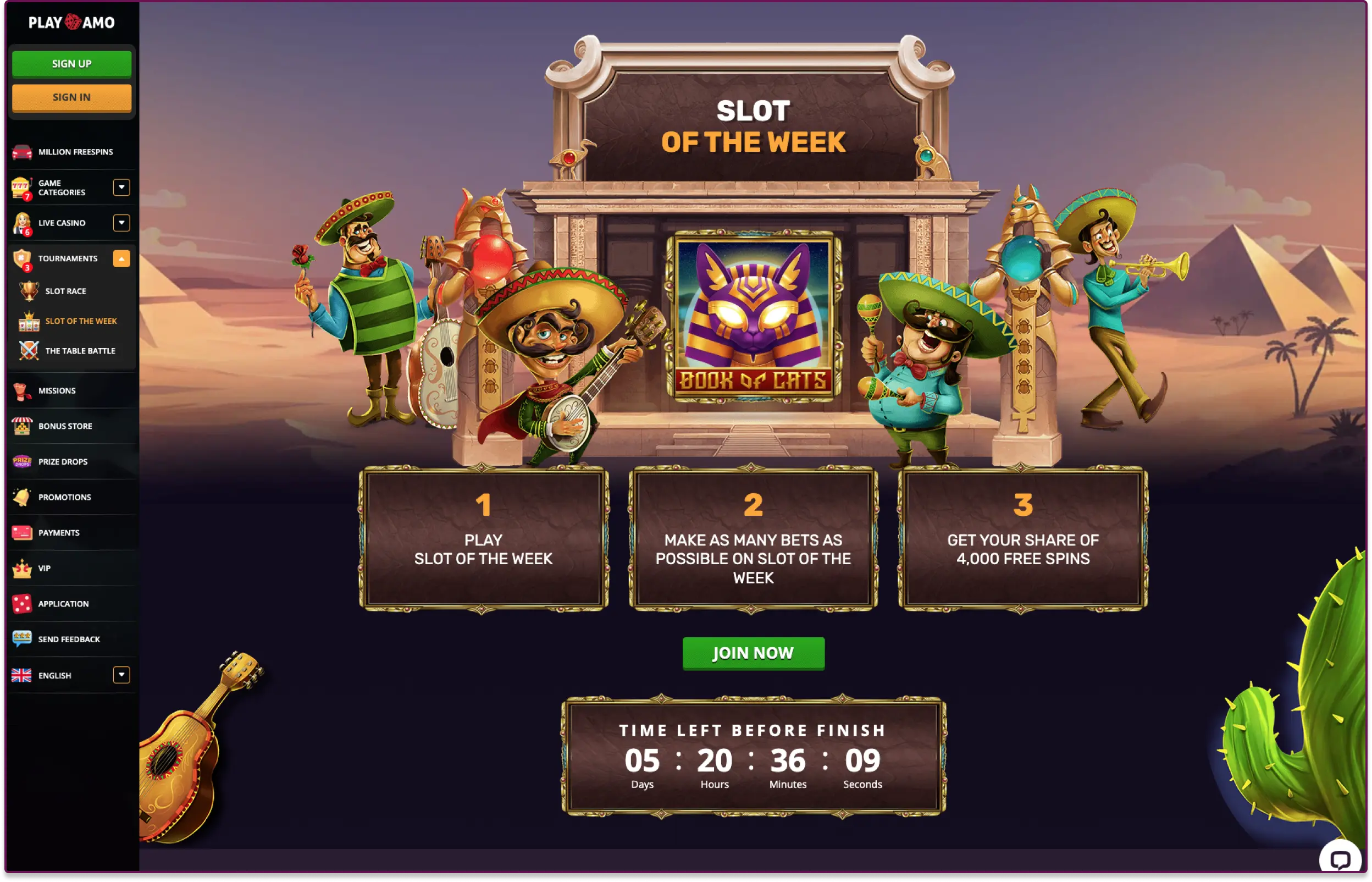The width and height of the screenshot is (1372, 882).
Task: Go to Million Freespins page
Action: [x=75, y=152]
